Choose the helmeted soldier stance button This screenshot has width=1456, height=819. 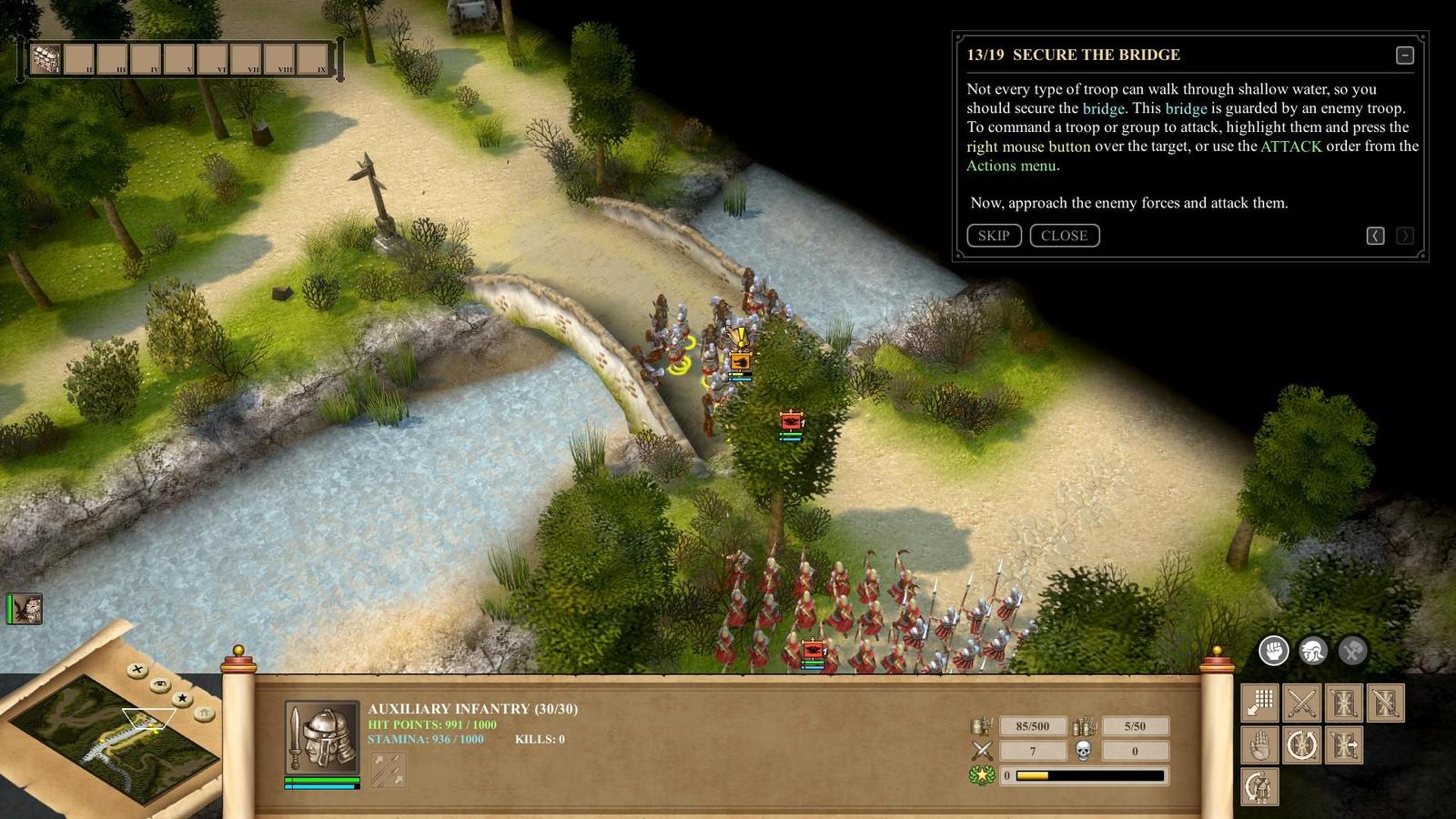[1312, 650]
